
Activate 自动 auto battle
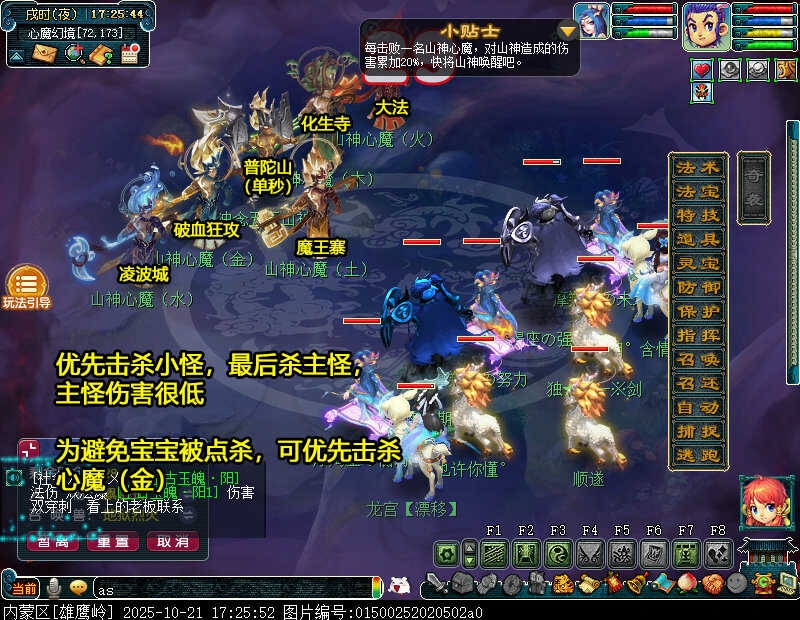[697, 407]
